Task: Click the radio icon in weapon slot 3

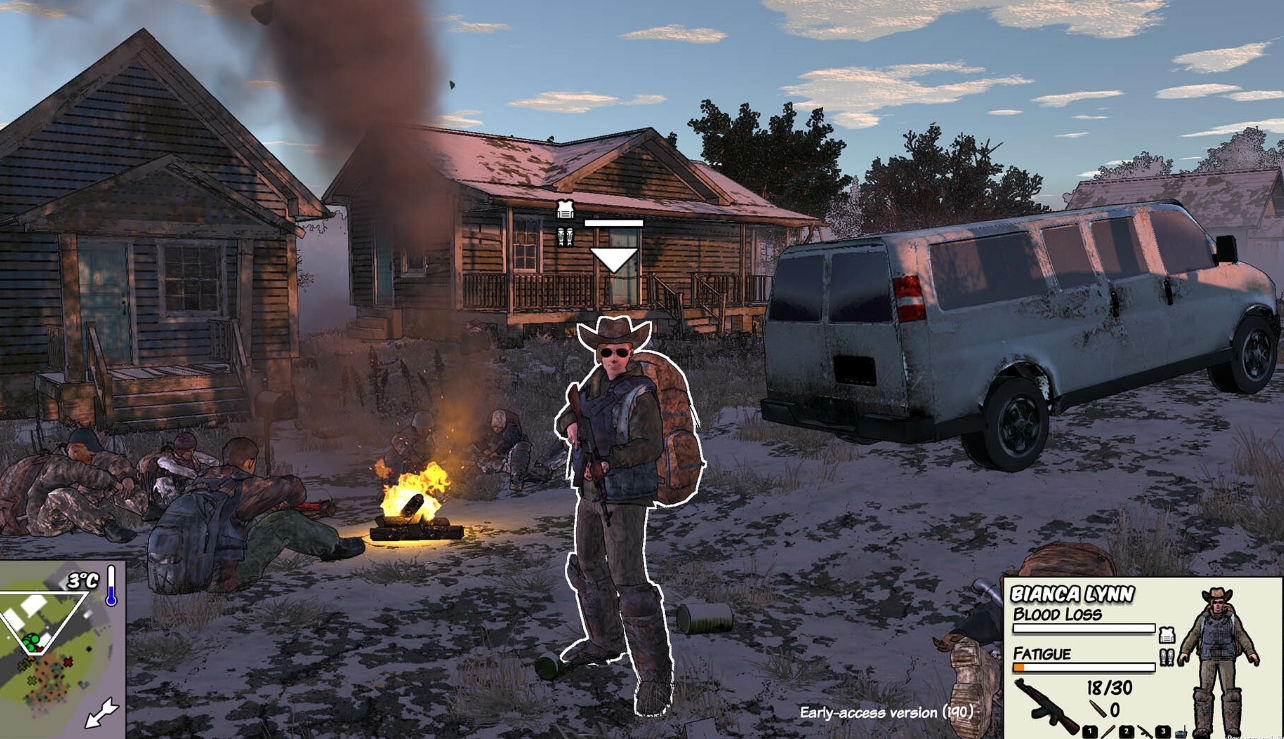Action: 1182,731
